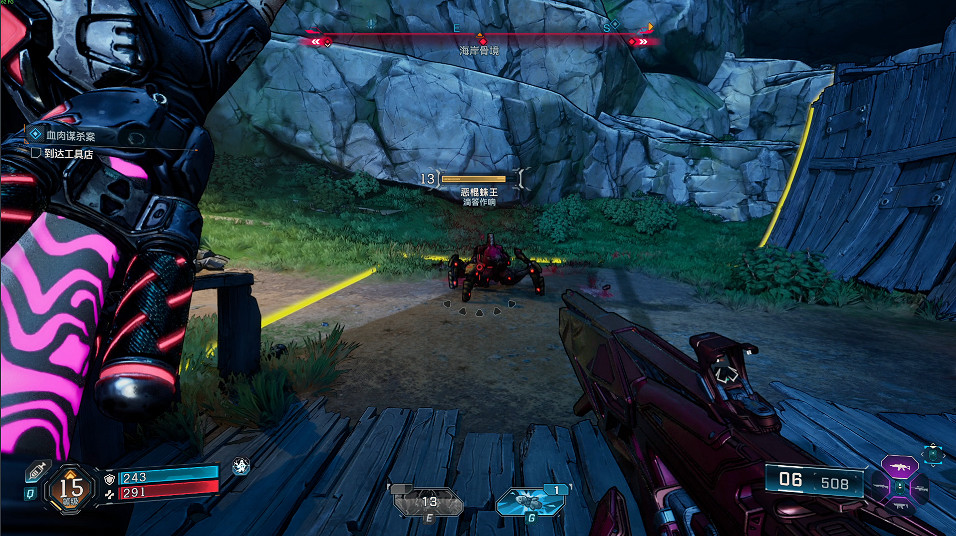Click the small d-pad indicator icon

pos(933,454)
